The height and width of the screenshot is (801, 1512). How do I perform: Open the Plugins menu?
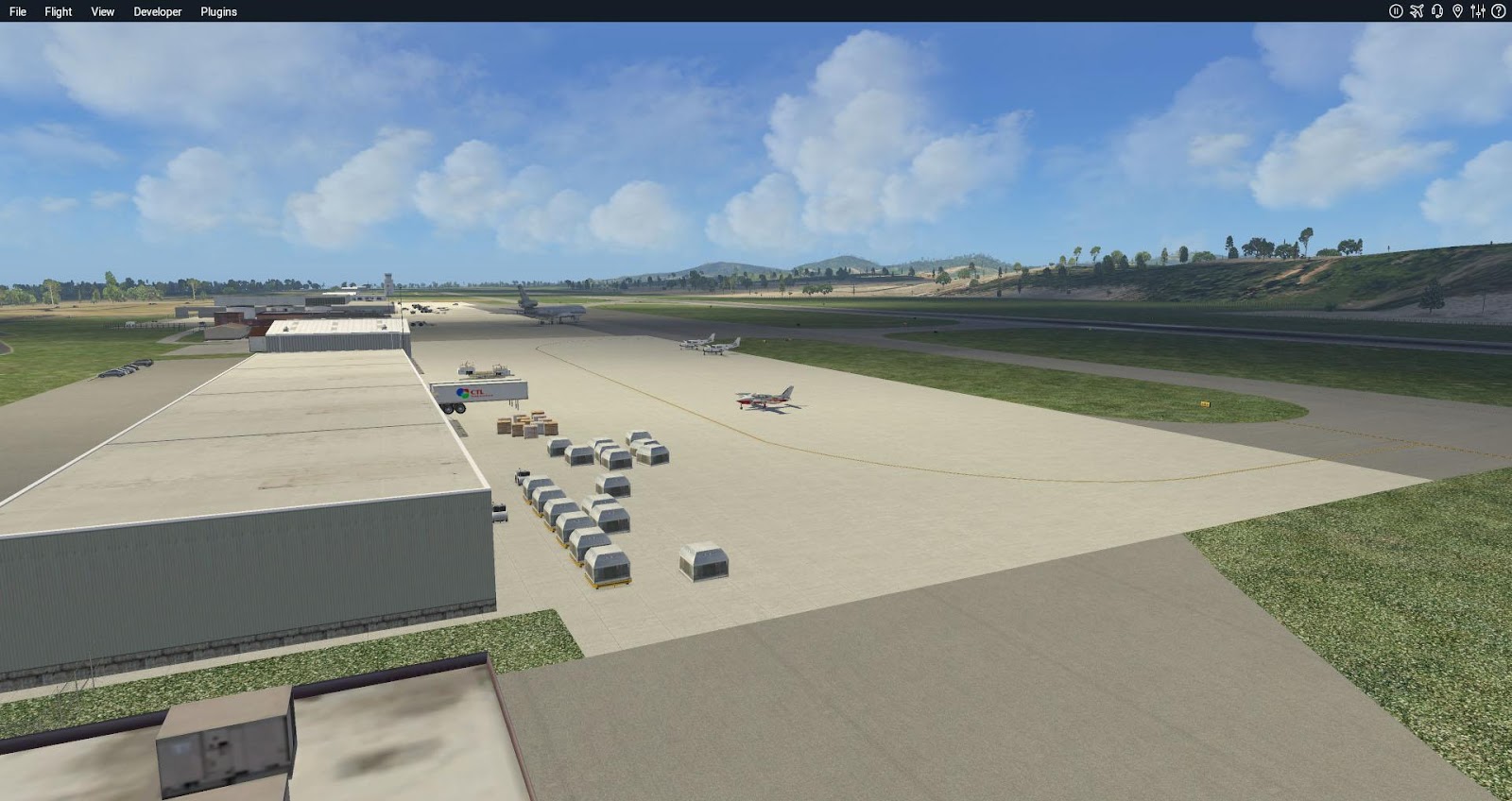point(218,11)
